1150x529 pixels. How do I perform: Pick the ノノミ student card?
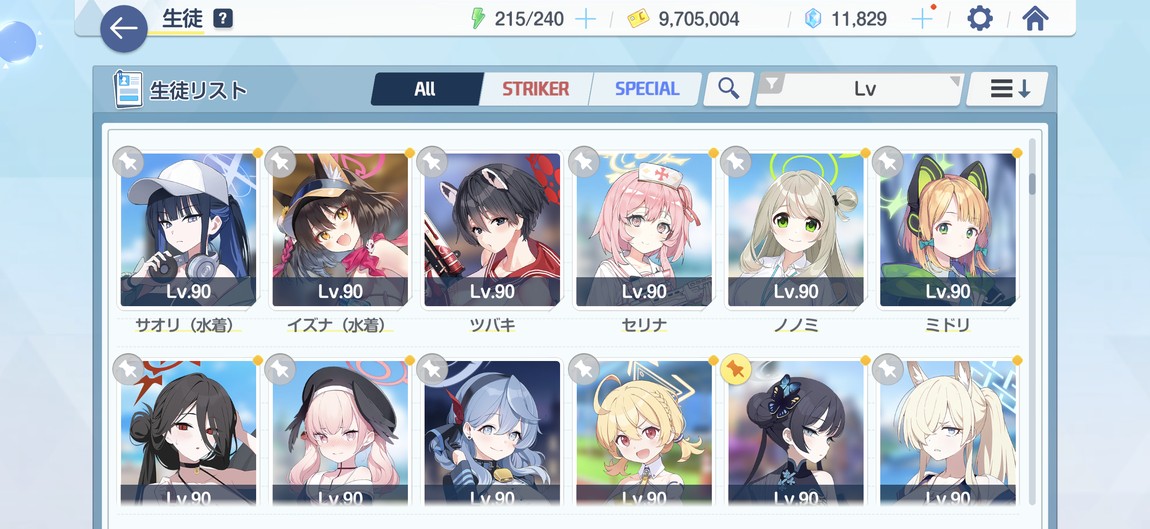(796, 232)
